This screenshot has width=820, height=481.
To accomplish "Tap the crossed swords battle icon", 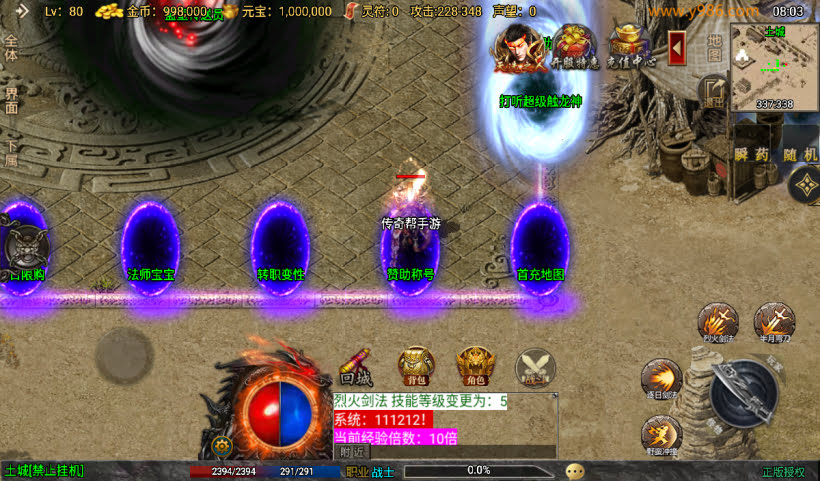I will [x=535, y=367].
